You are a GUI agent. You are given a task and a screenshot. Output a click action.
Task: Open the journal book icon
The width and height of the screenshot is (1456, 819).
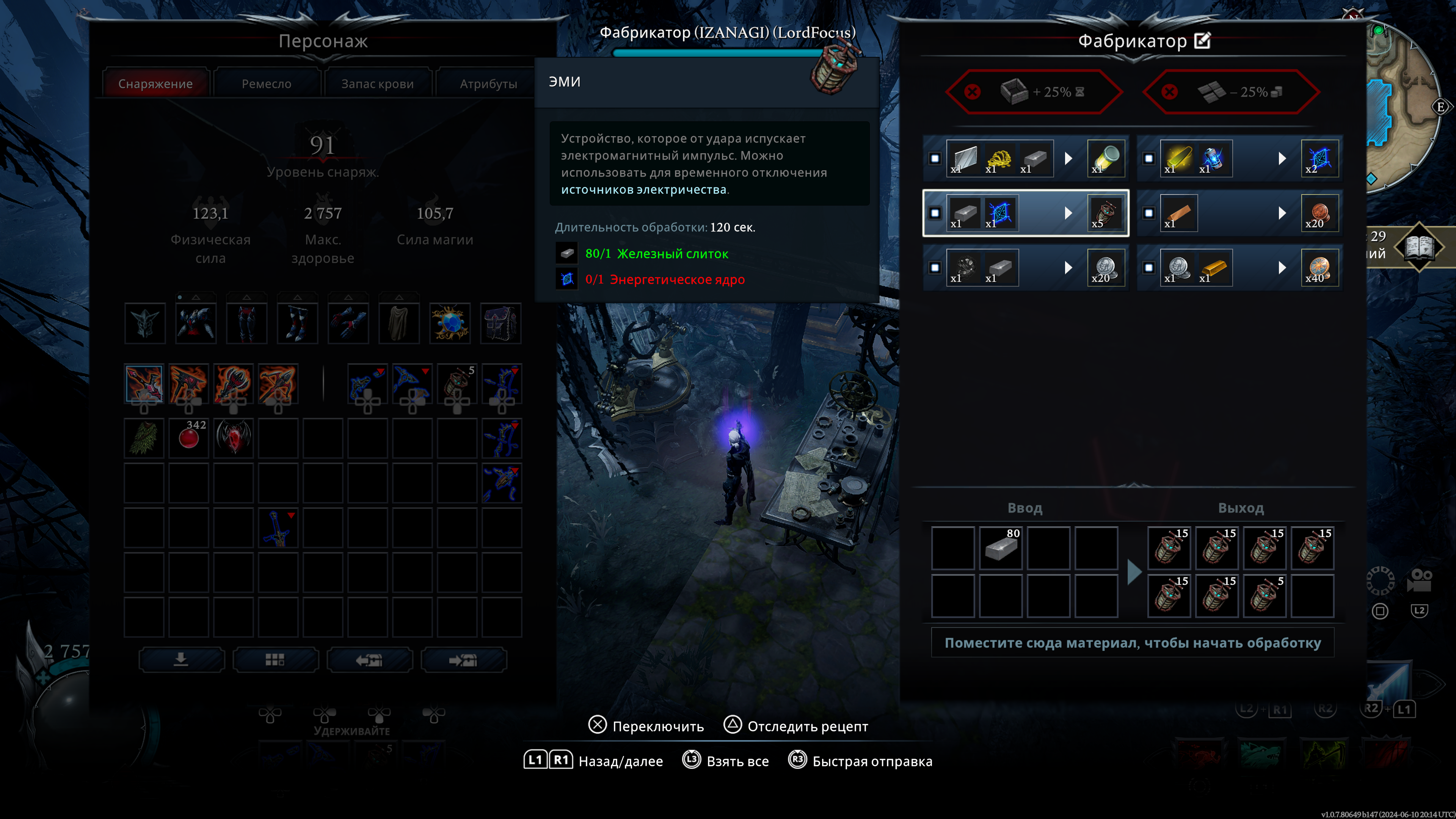pyautogui.click(x=1419, y=247)
